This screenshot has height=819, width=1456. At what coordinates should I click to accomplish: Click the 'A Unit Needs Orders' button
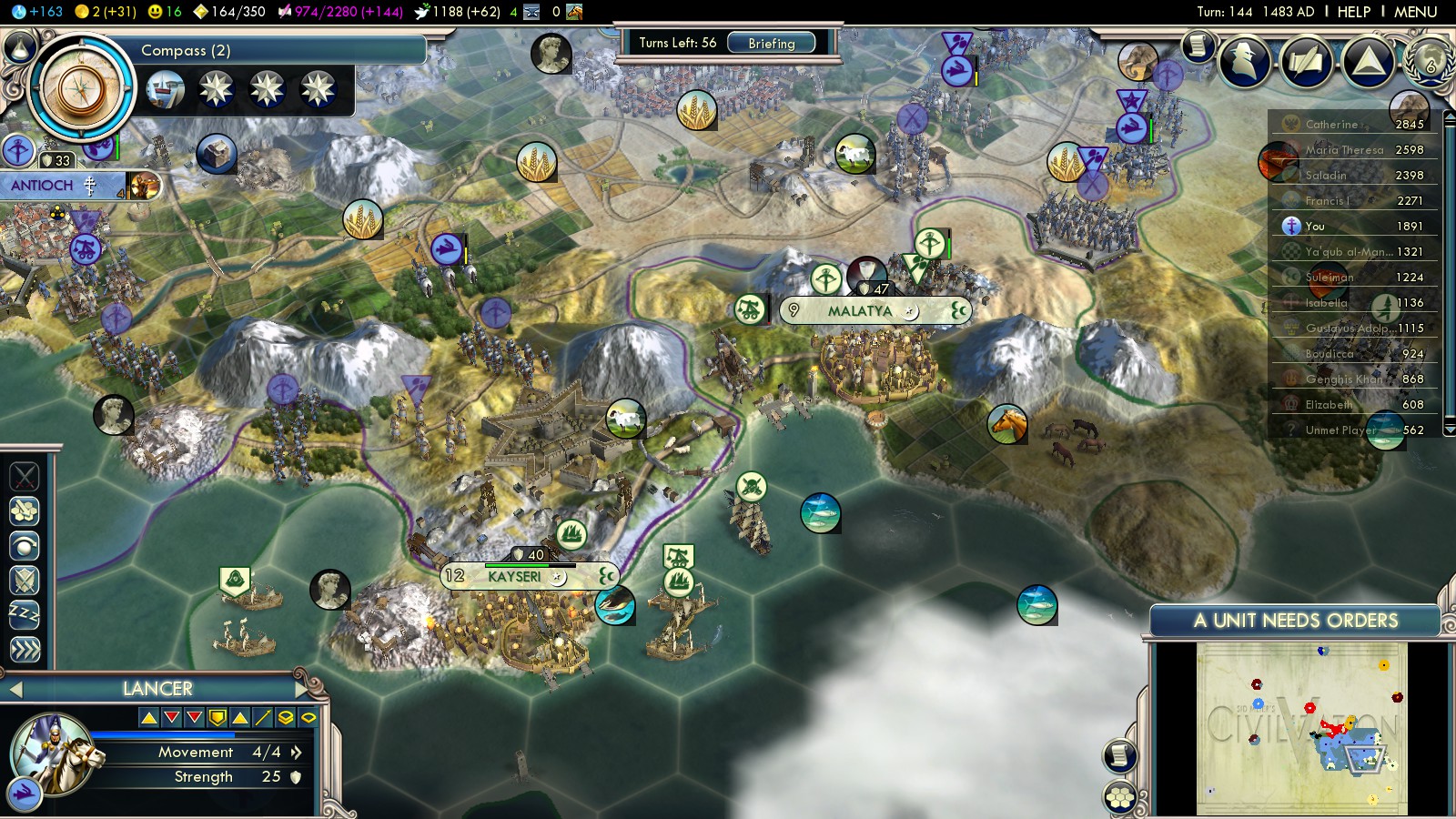pos(1295,621)
